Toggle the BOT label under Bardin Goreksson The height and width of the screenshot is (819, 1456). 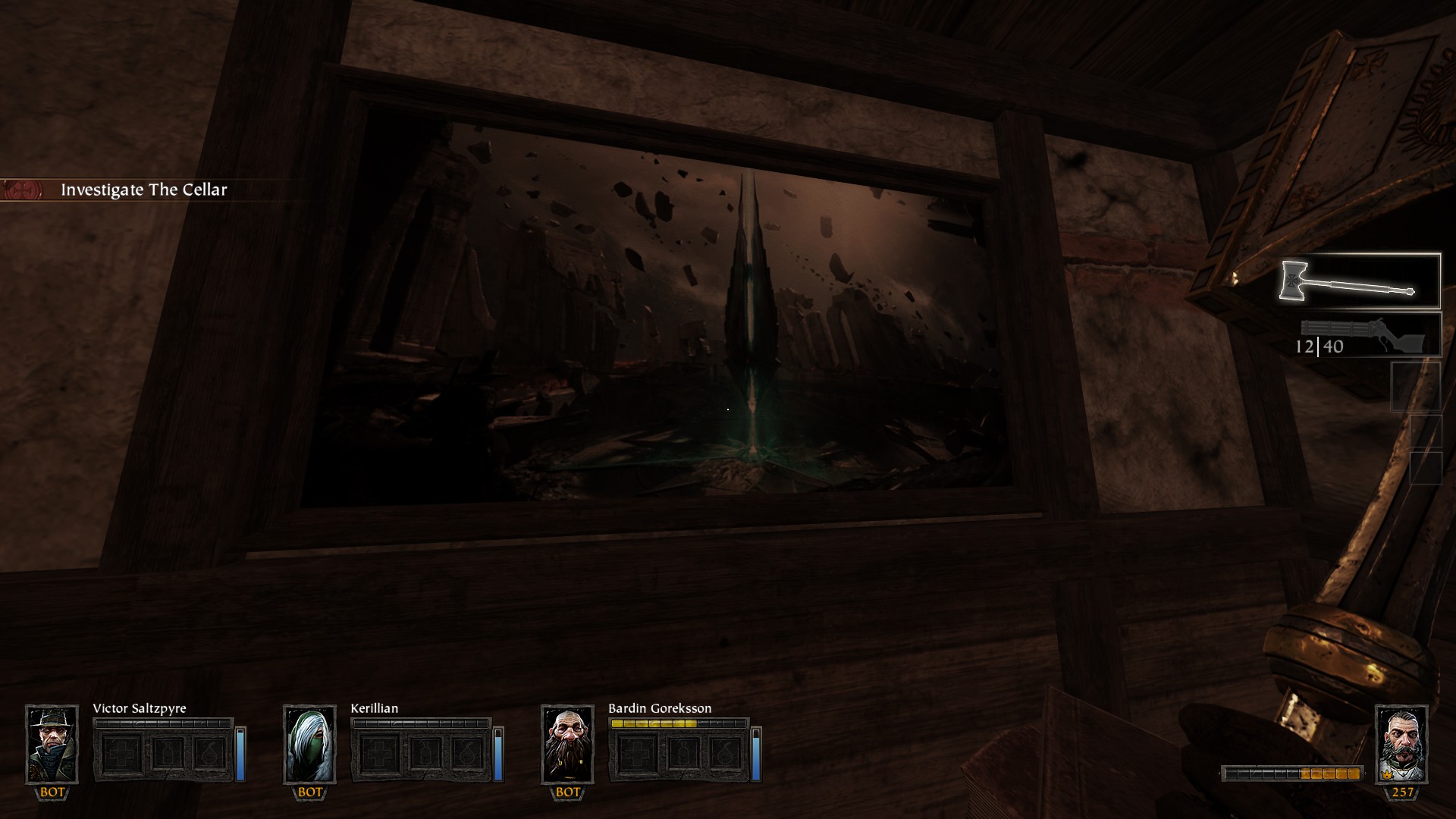point(568,792)
